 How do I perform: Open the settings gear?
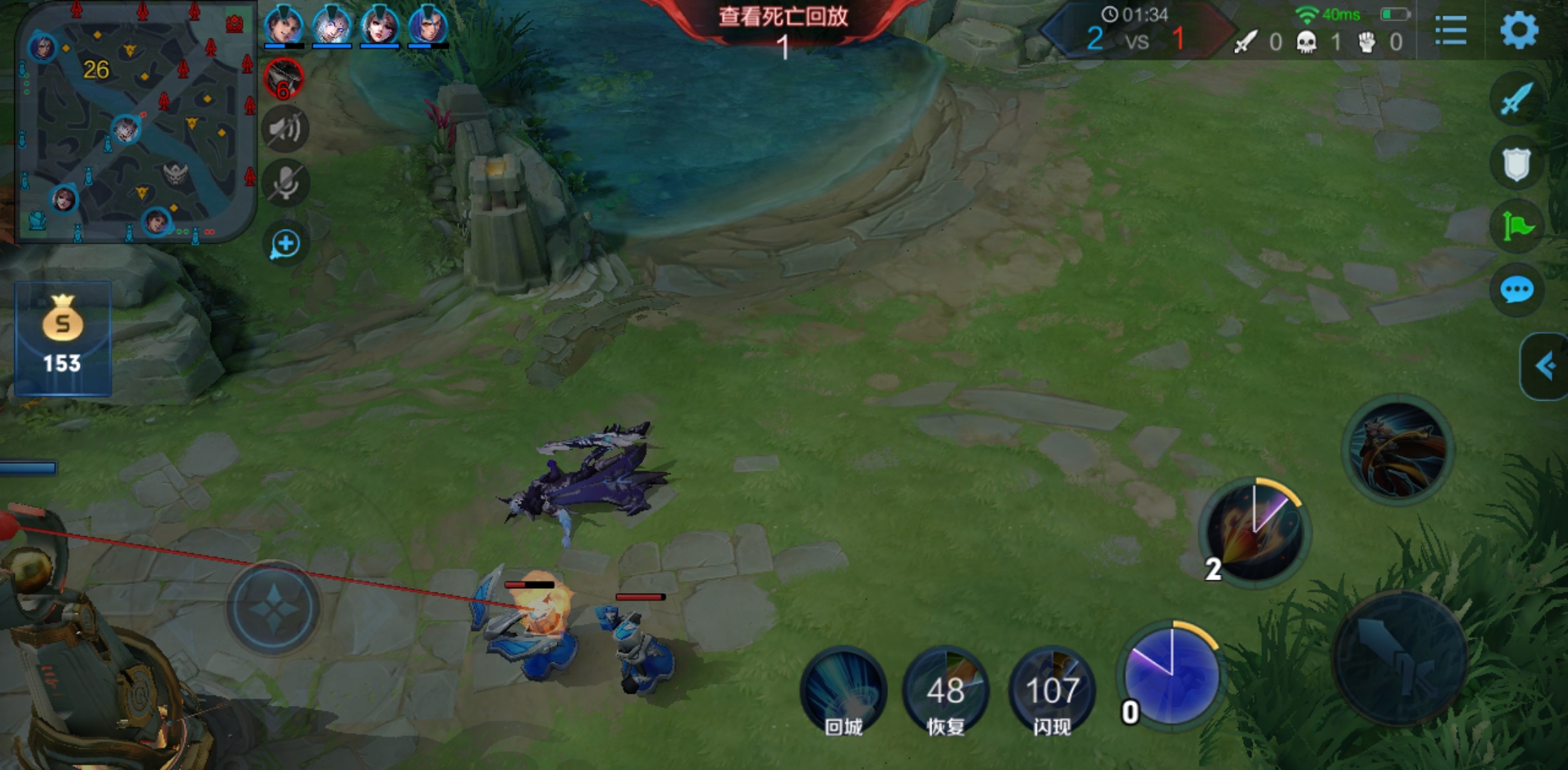pyautogui.click(x=1518, y=31)
